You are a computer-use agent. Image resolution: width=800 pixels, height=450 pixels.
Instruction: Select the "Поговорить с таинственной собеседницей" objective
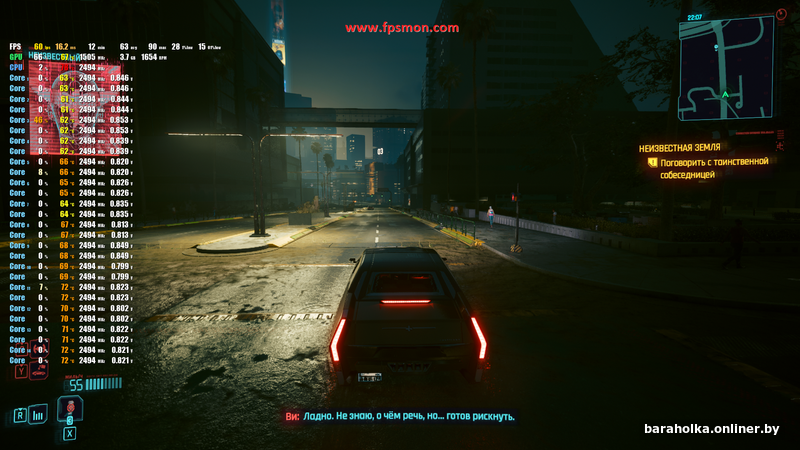713,167
